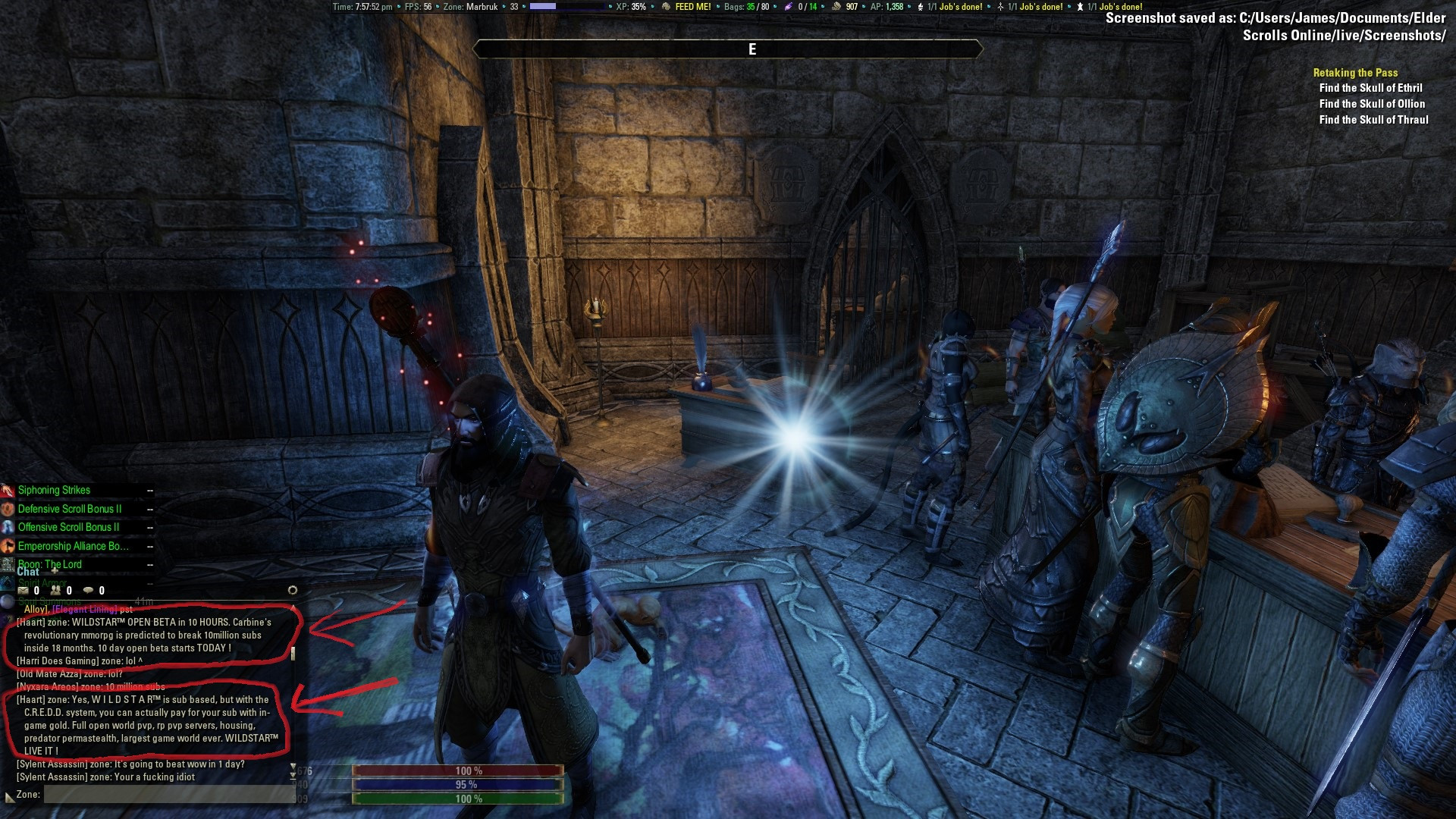Open notifications via the speech bubble icon
Screen dimensions: 1456x819
click(89, 591)
